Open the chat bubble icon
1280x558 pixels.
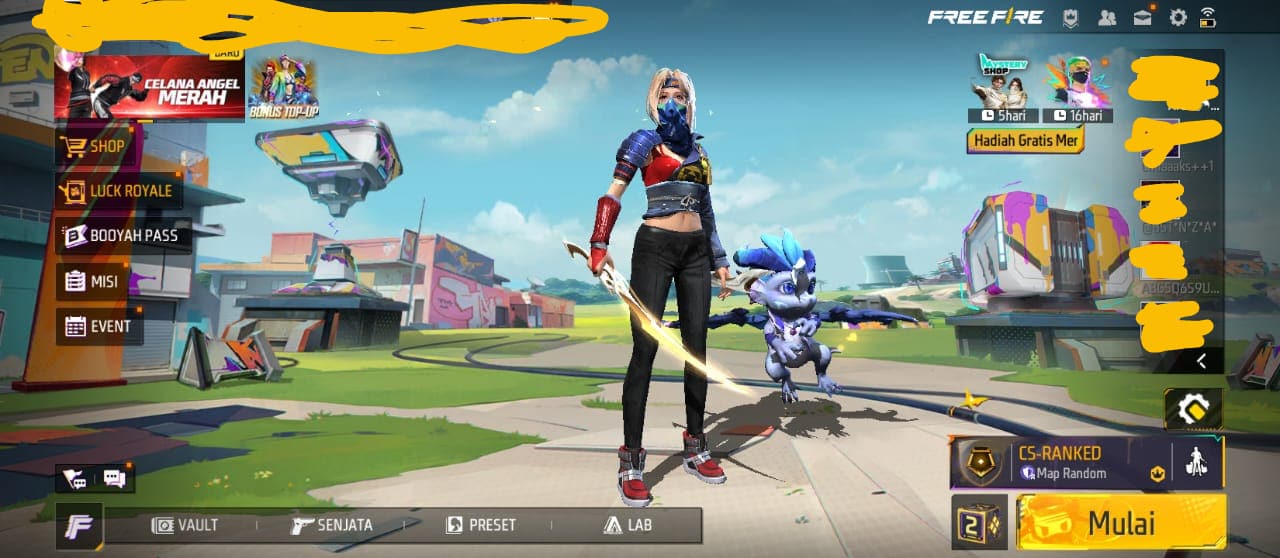coord(114,479)
